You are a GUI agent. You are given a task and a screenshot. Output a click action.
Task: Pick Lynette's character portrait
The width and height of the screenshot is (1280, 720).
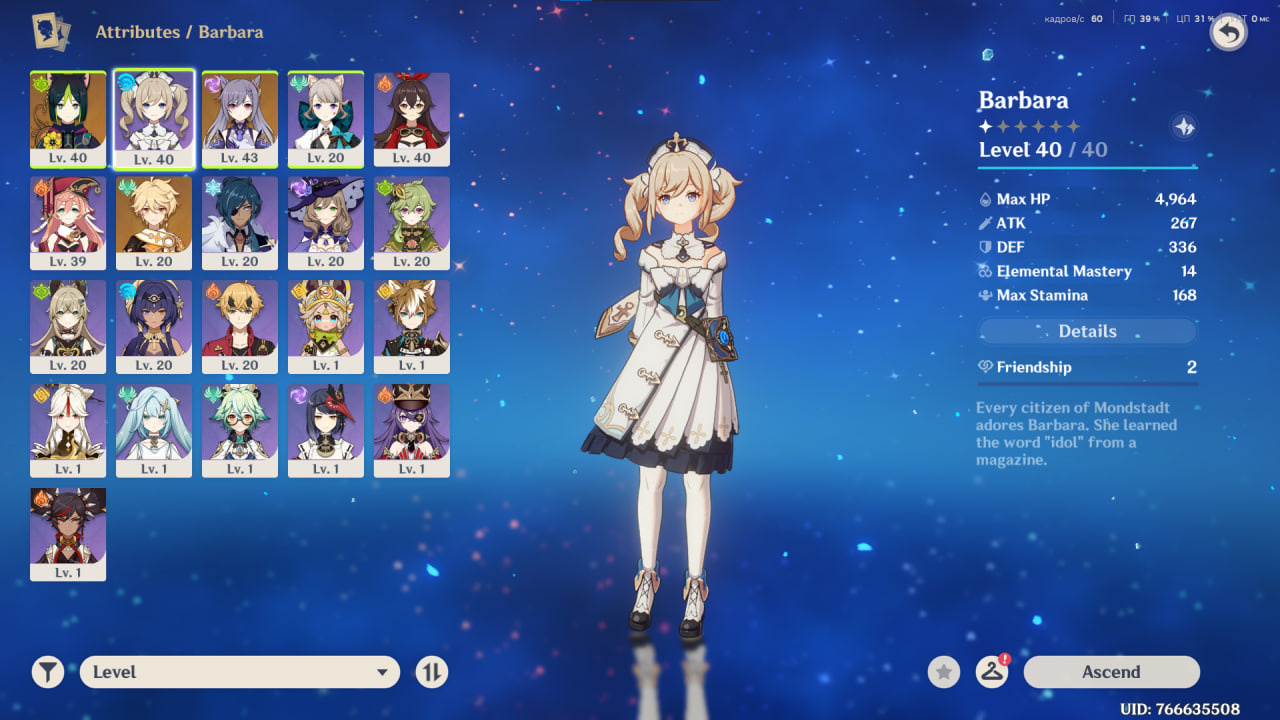(326, 118)
